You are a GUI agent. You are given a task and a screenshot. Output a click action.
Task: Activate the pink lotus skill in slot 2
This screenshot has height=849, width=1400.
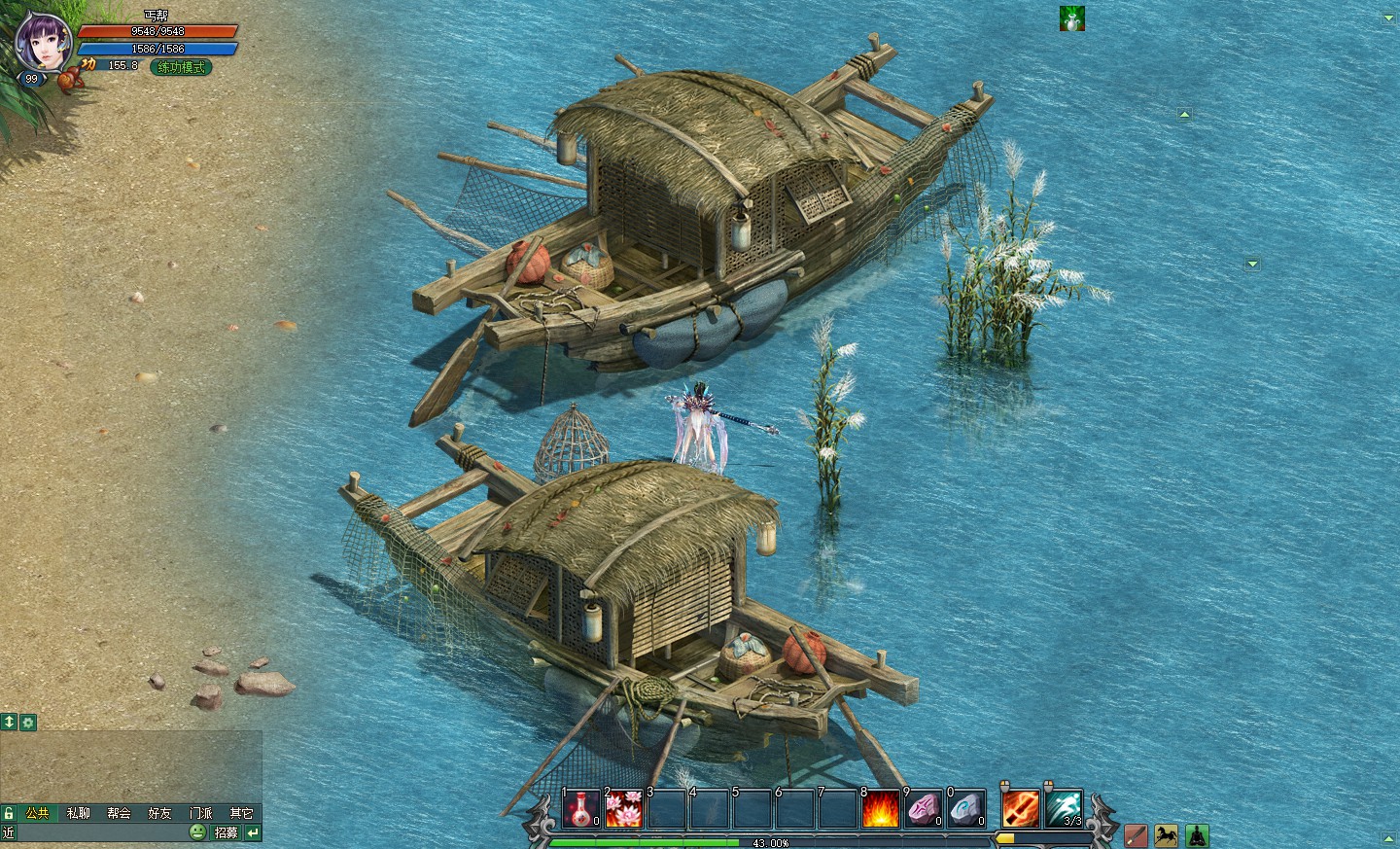click(624, 810)
